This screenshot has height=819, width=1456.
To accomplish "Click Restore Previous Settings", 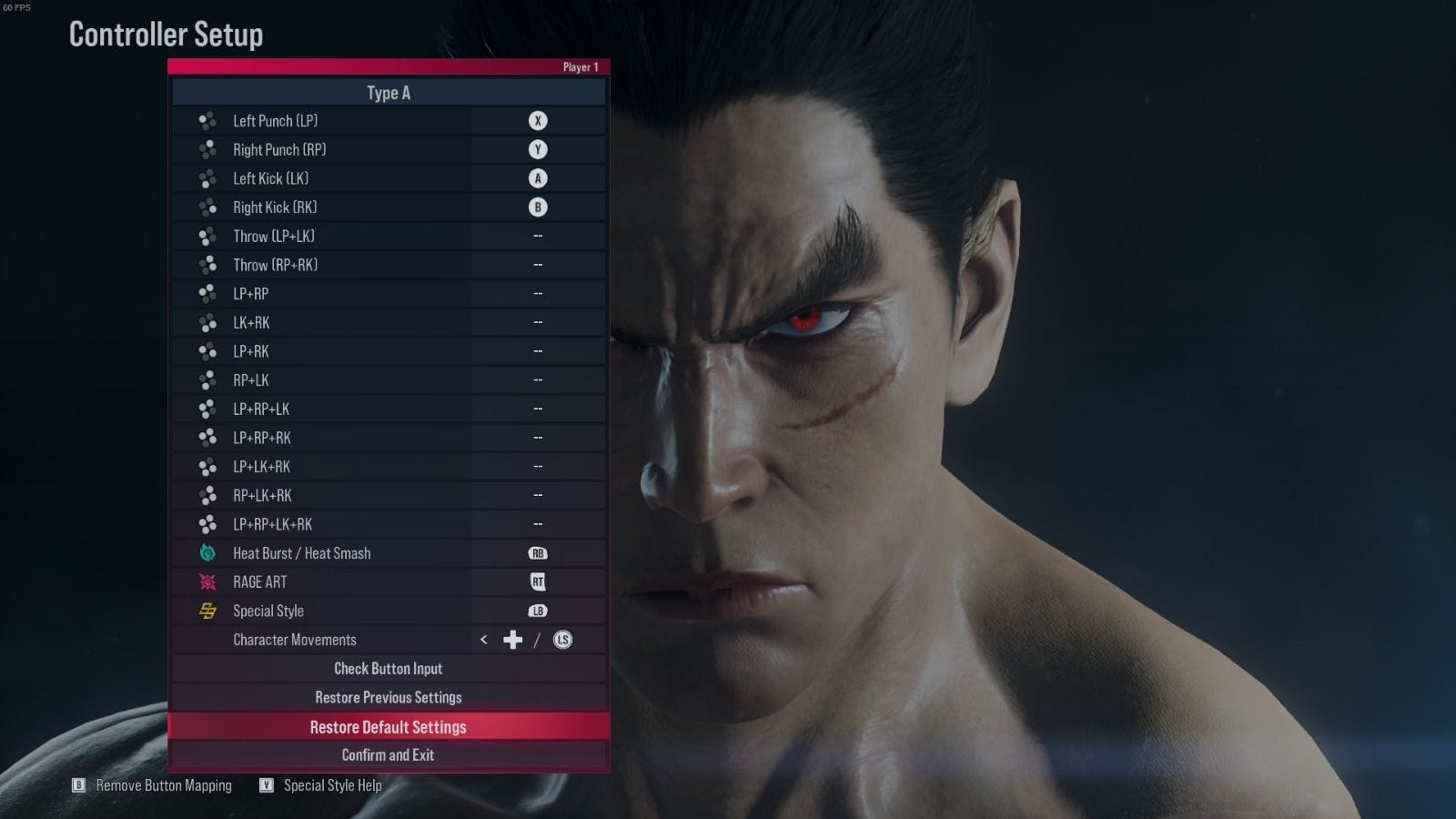I will 389,697.
